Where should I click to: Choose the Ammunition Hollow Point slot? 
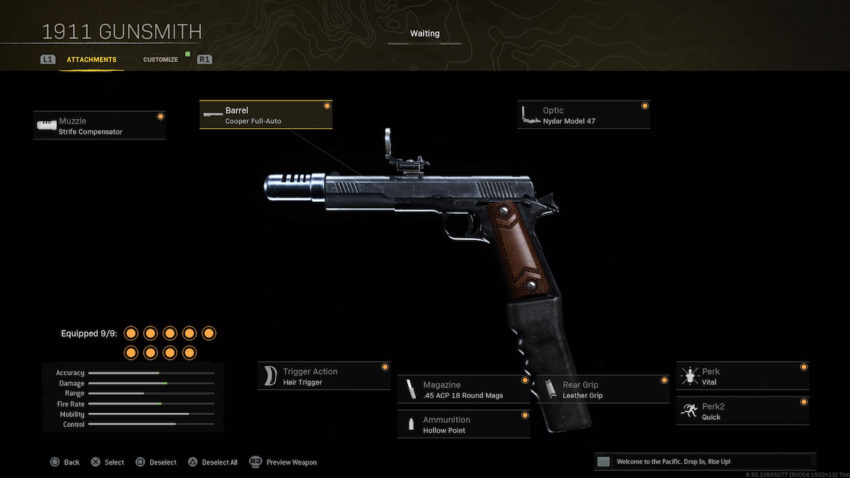[463, 424]
